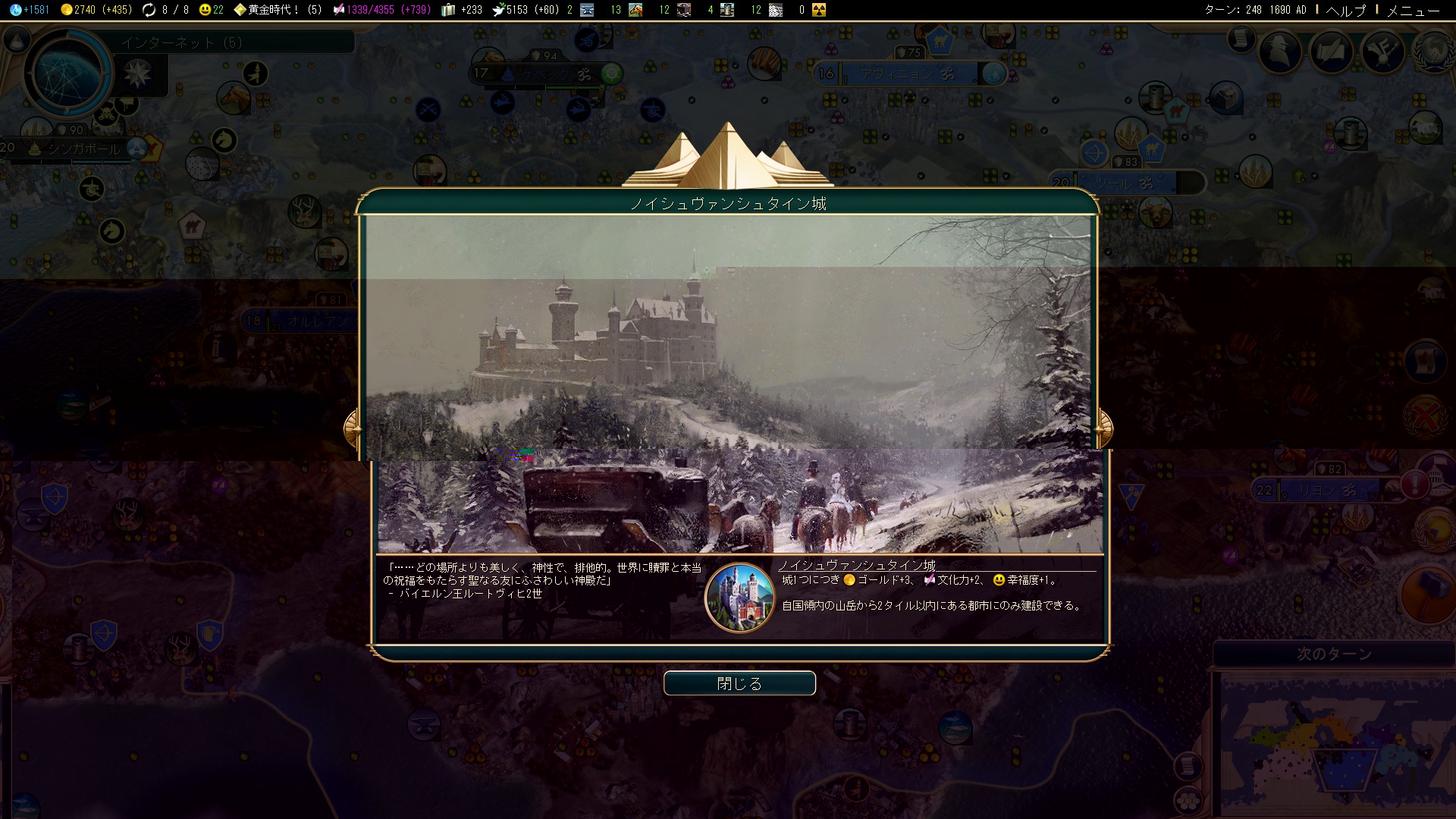1456x819 pixels.
Task: Select the minimap world view
Action: pos(1333,743)
